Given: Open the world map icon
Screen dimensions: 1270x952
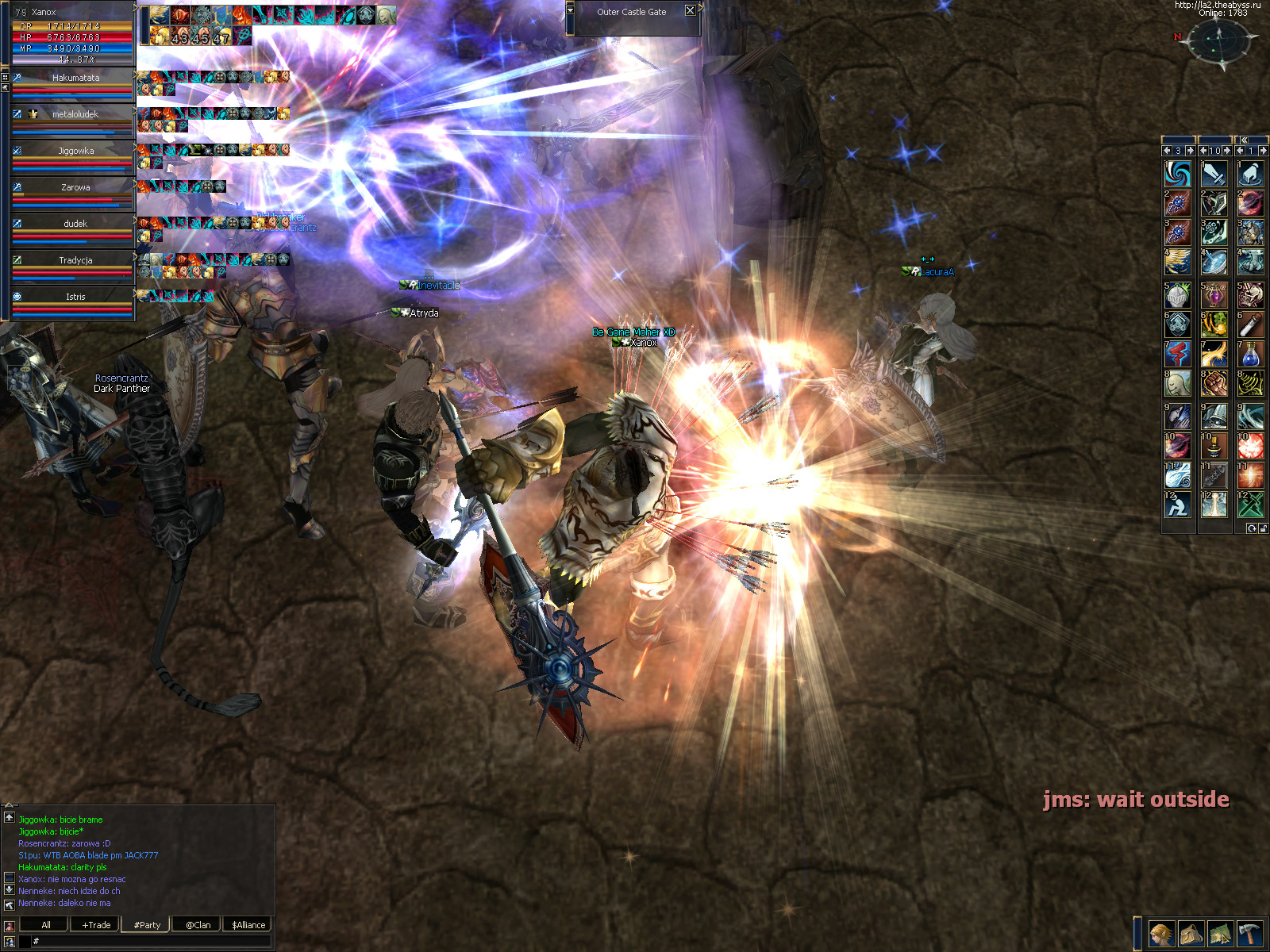Looking at the screenshot, I should coord(1220,934).
